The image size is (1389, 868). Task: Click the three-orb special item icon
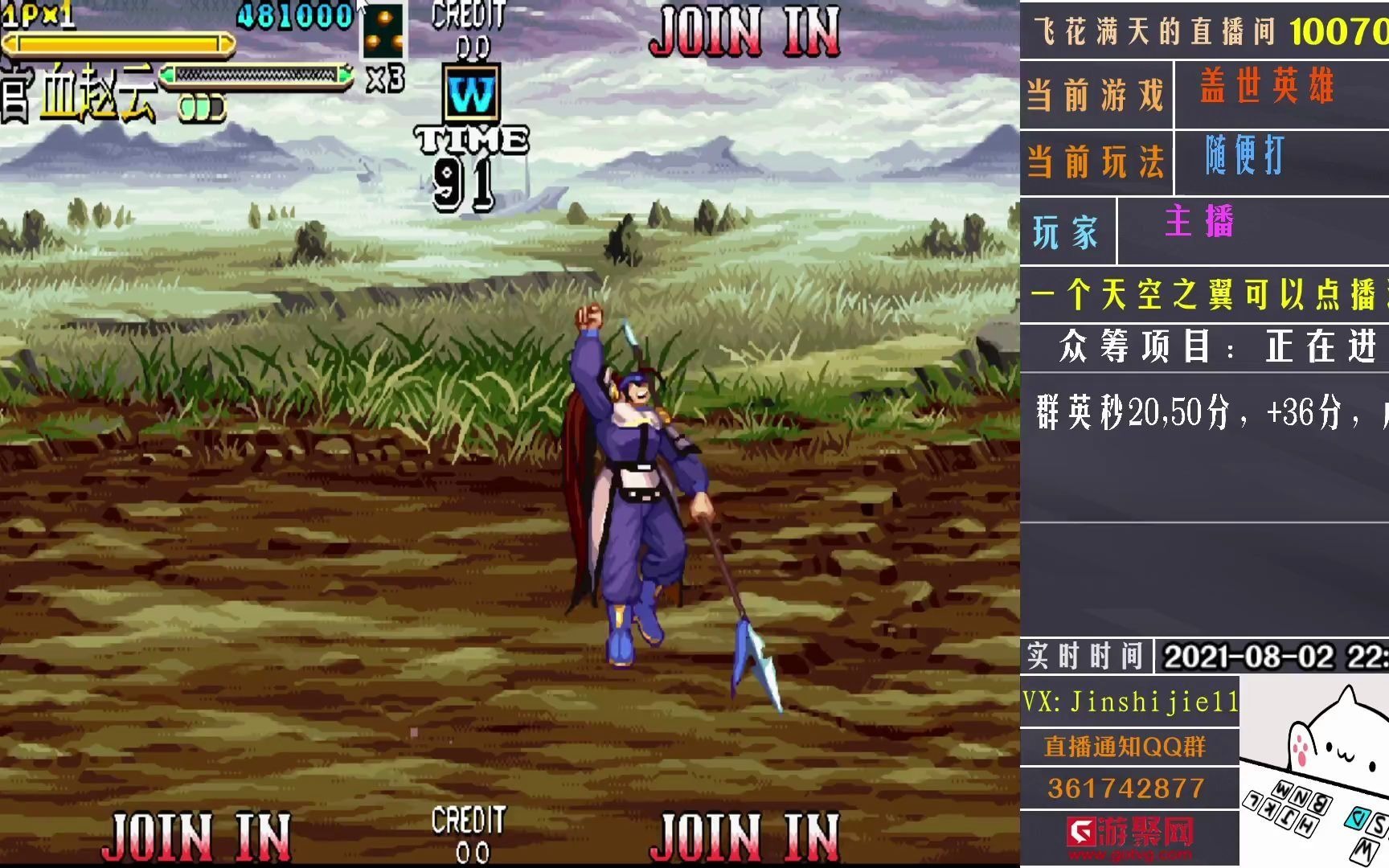pyautogui.click(x=383, y=29)
